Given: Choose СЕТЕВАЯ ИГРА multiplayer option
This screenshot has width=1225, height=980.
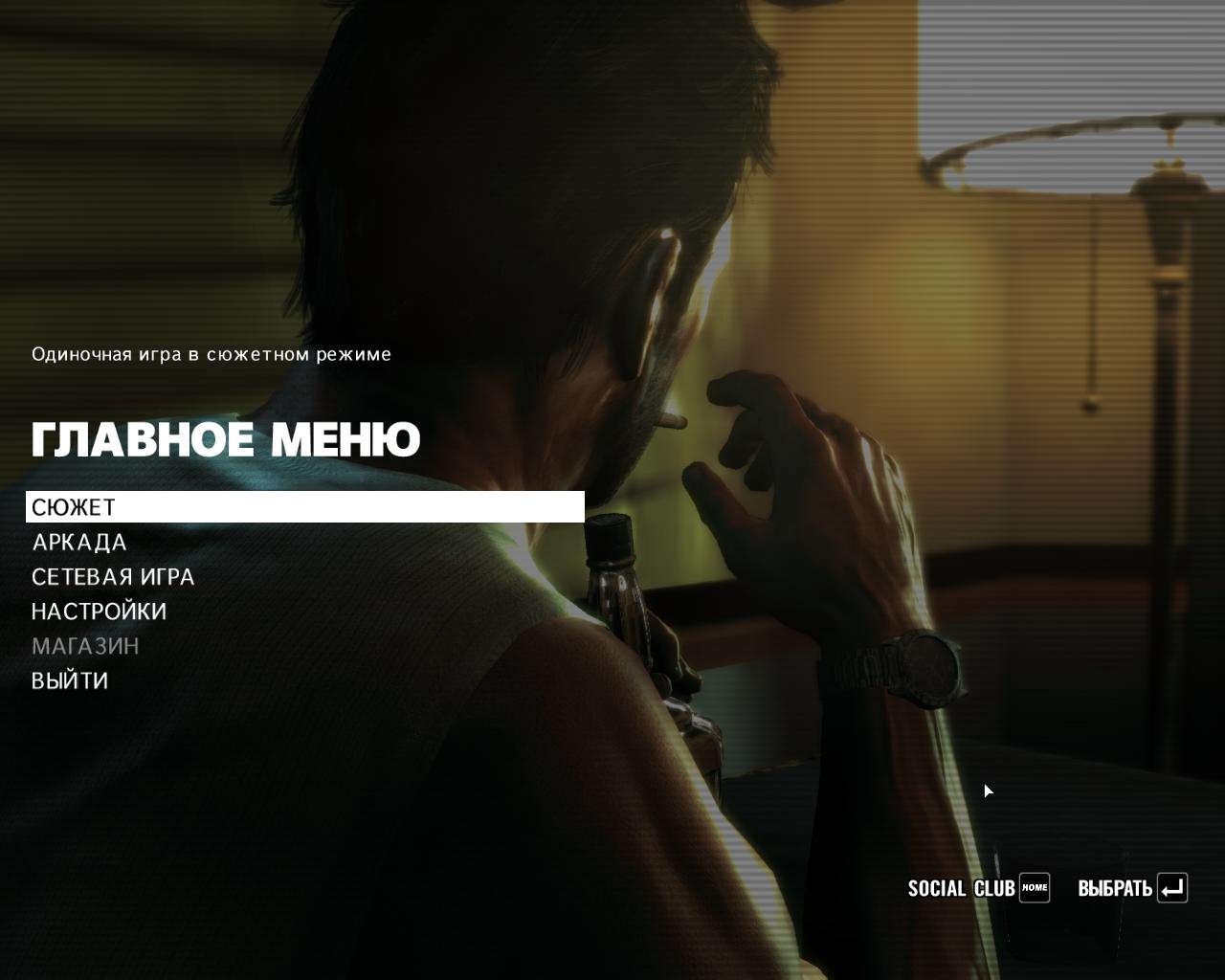Looking at the screenshot, I should pos(113,577).
